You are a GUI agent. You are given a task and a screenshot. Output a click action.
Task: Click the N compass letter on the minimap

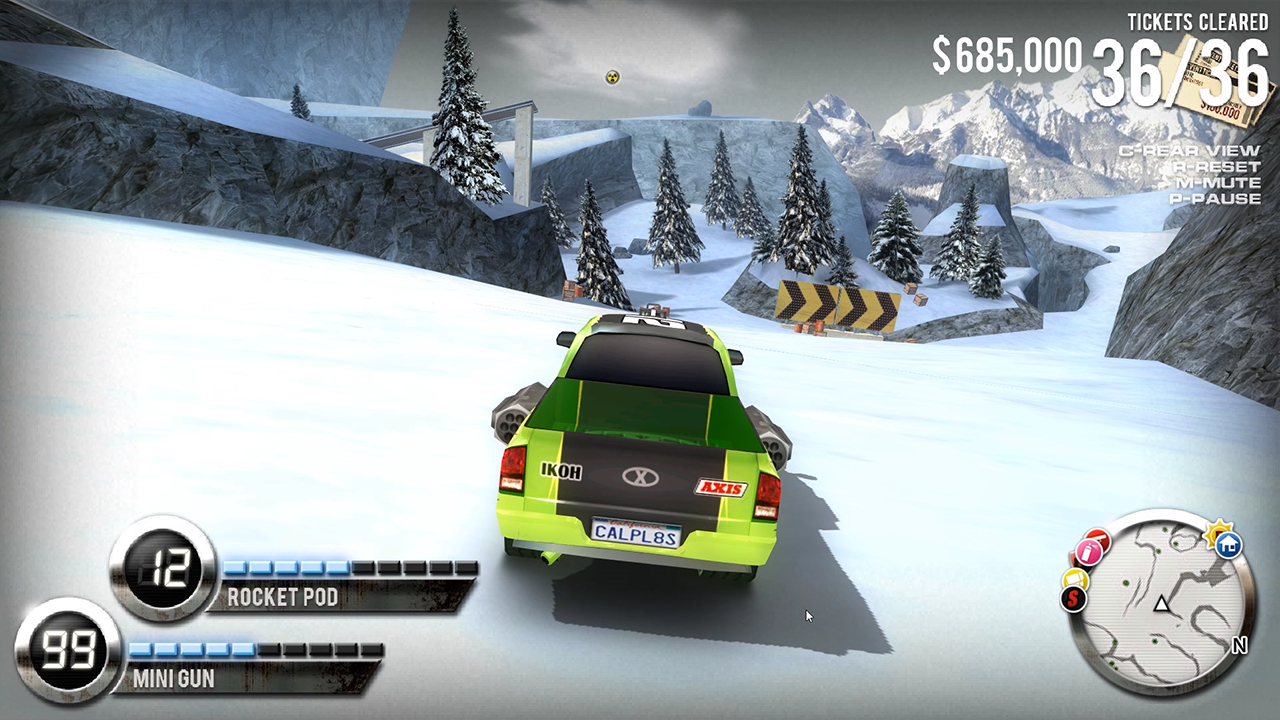(x=1240, y=644)
